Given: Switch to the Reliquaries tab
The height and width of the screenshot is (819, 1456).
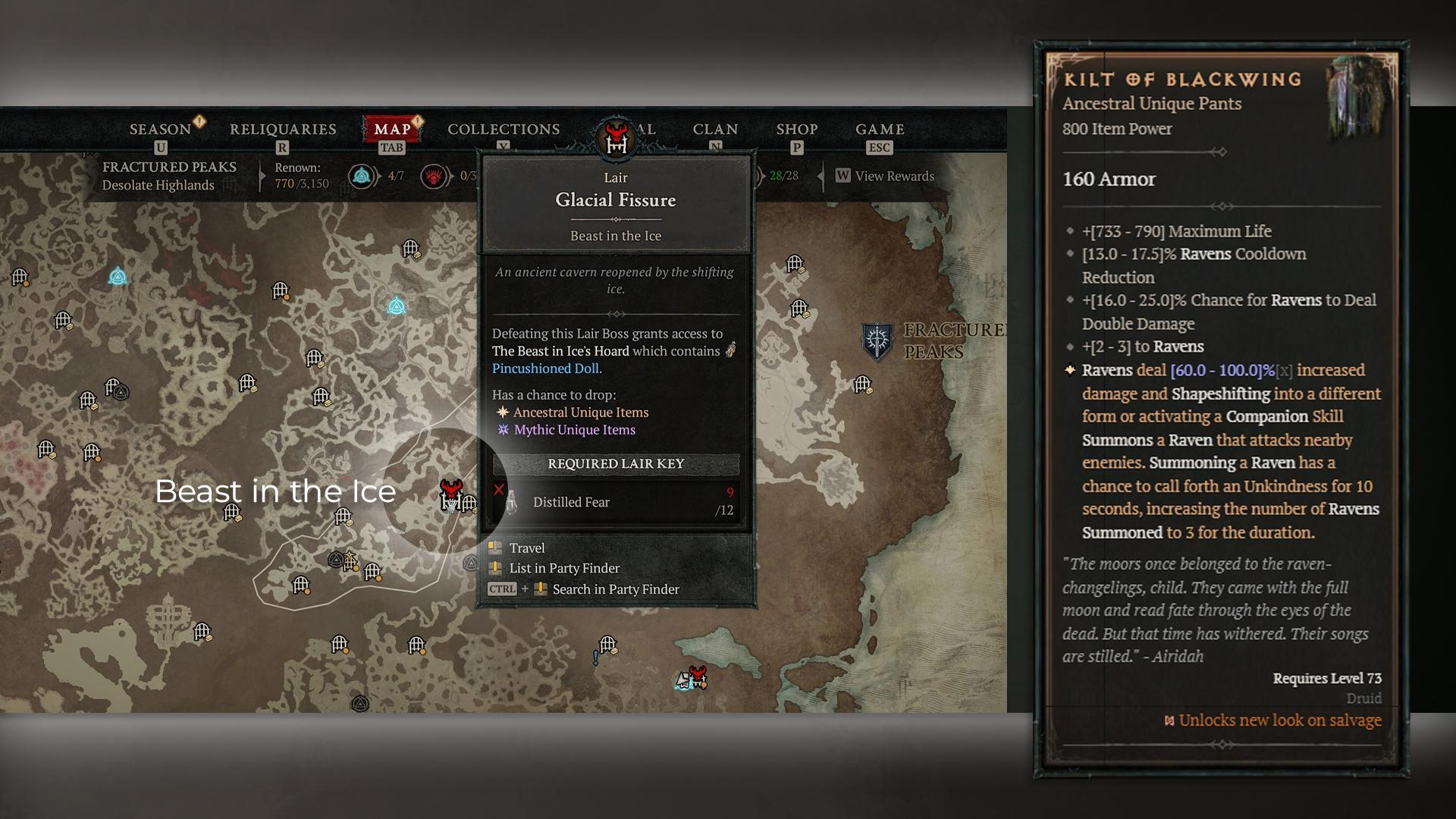Looking at the screenshot, I should [283, 130].
